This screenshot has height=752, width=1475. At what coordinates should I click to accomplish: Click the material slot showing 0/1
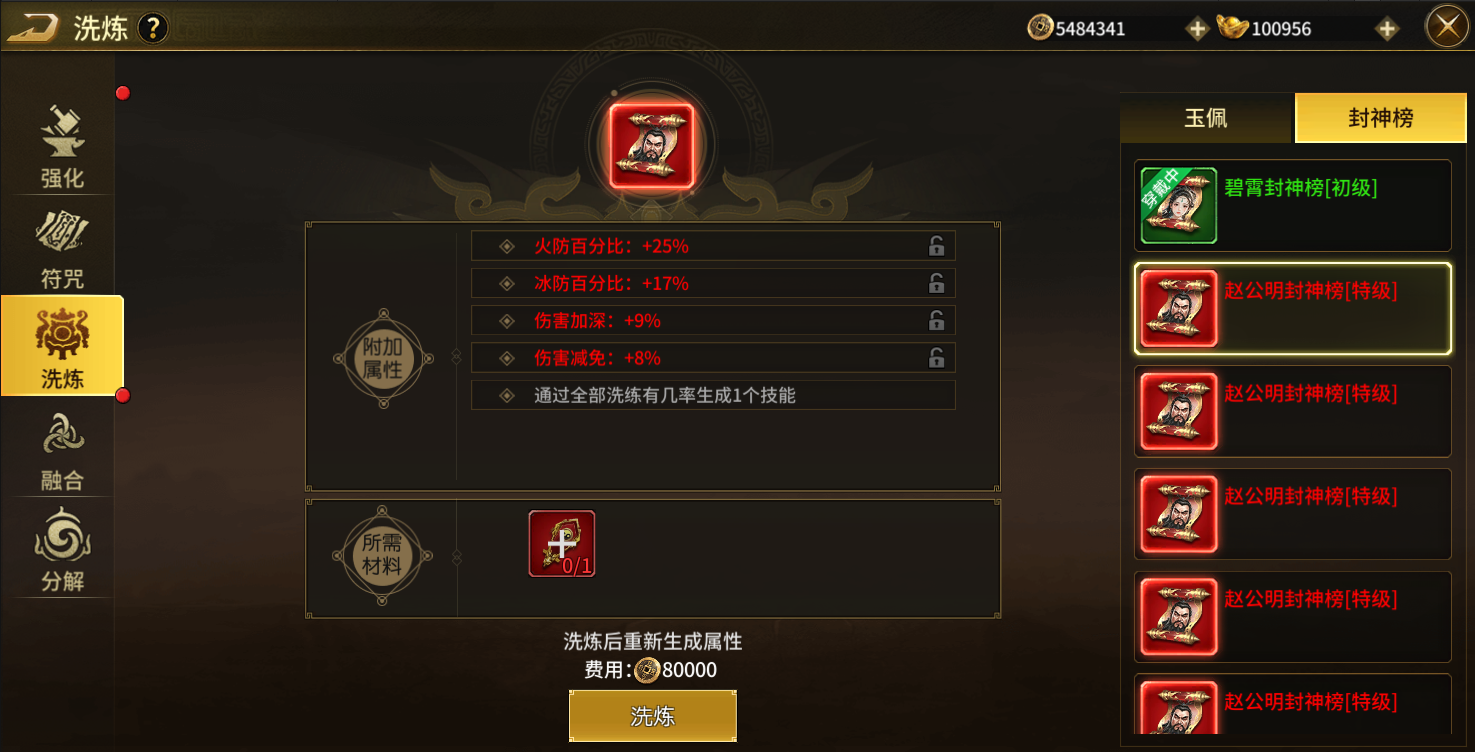pyautogui.click(x=562, y=545)
